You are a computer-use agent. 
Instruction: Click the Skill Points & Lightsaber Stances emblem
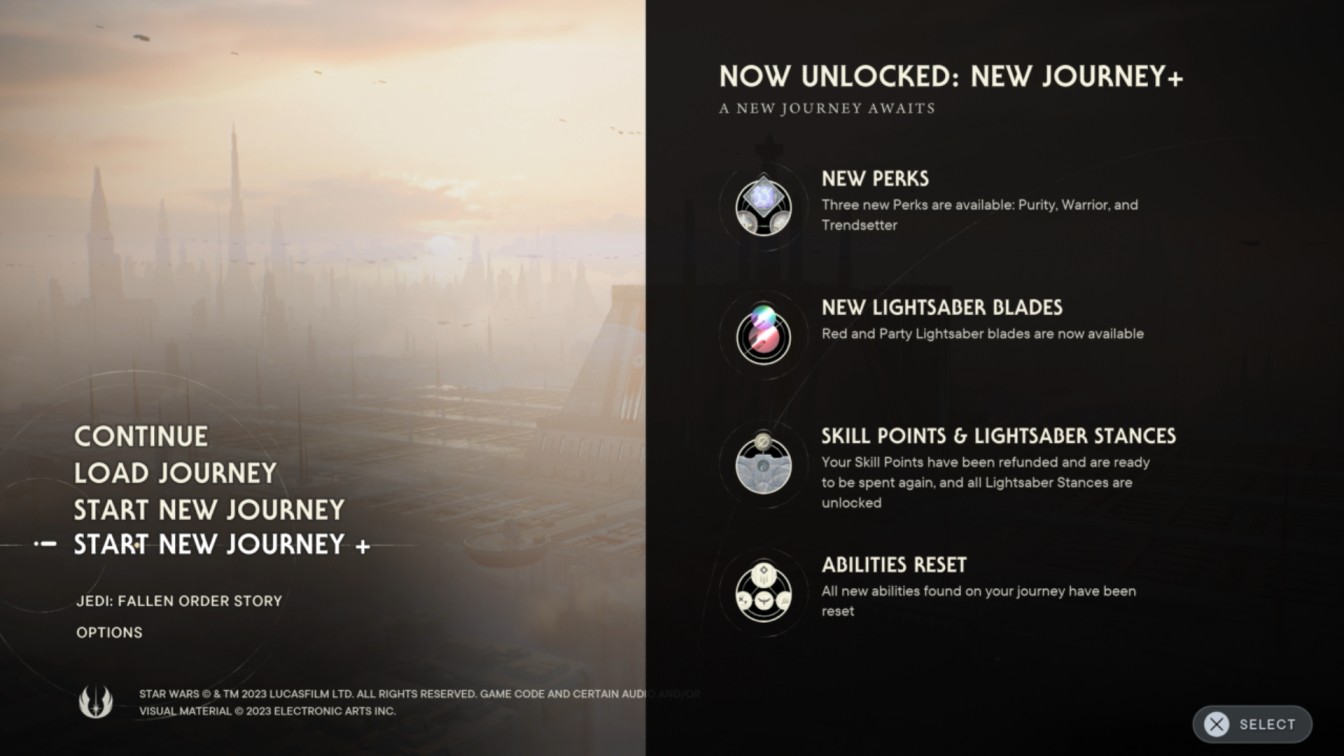tap(763, 462)
